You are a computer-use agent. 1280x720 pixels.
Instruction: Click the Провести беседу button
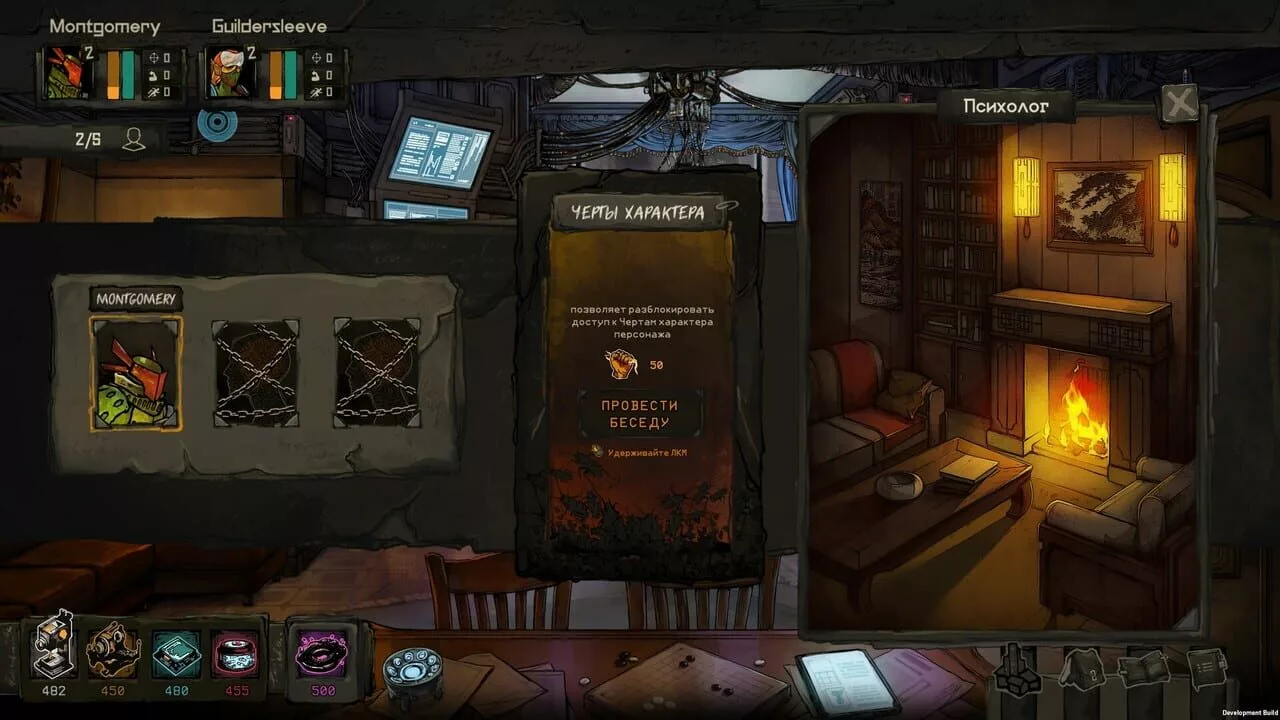pos(640,413)
